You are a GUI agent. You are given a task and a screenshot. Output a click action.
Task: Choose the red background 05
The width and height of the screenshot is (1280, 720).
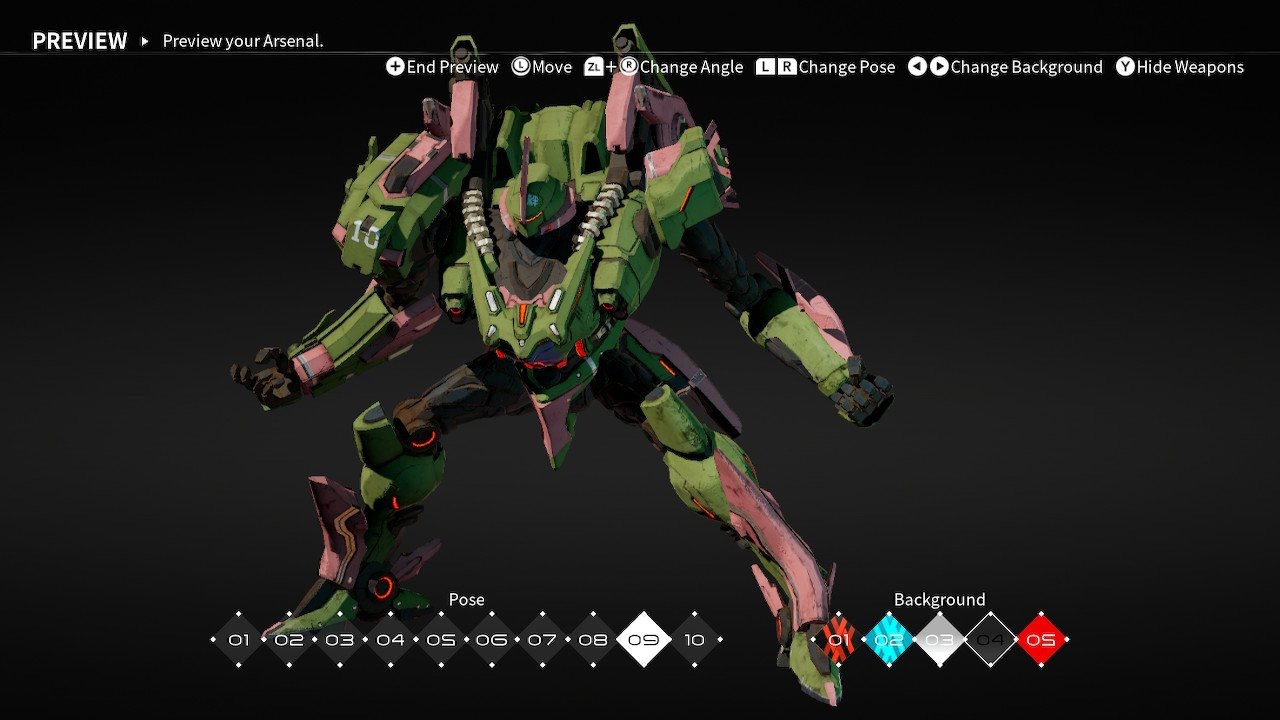click(x=1041, y=640)
